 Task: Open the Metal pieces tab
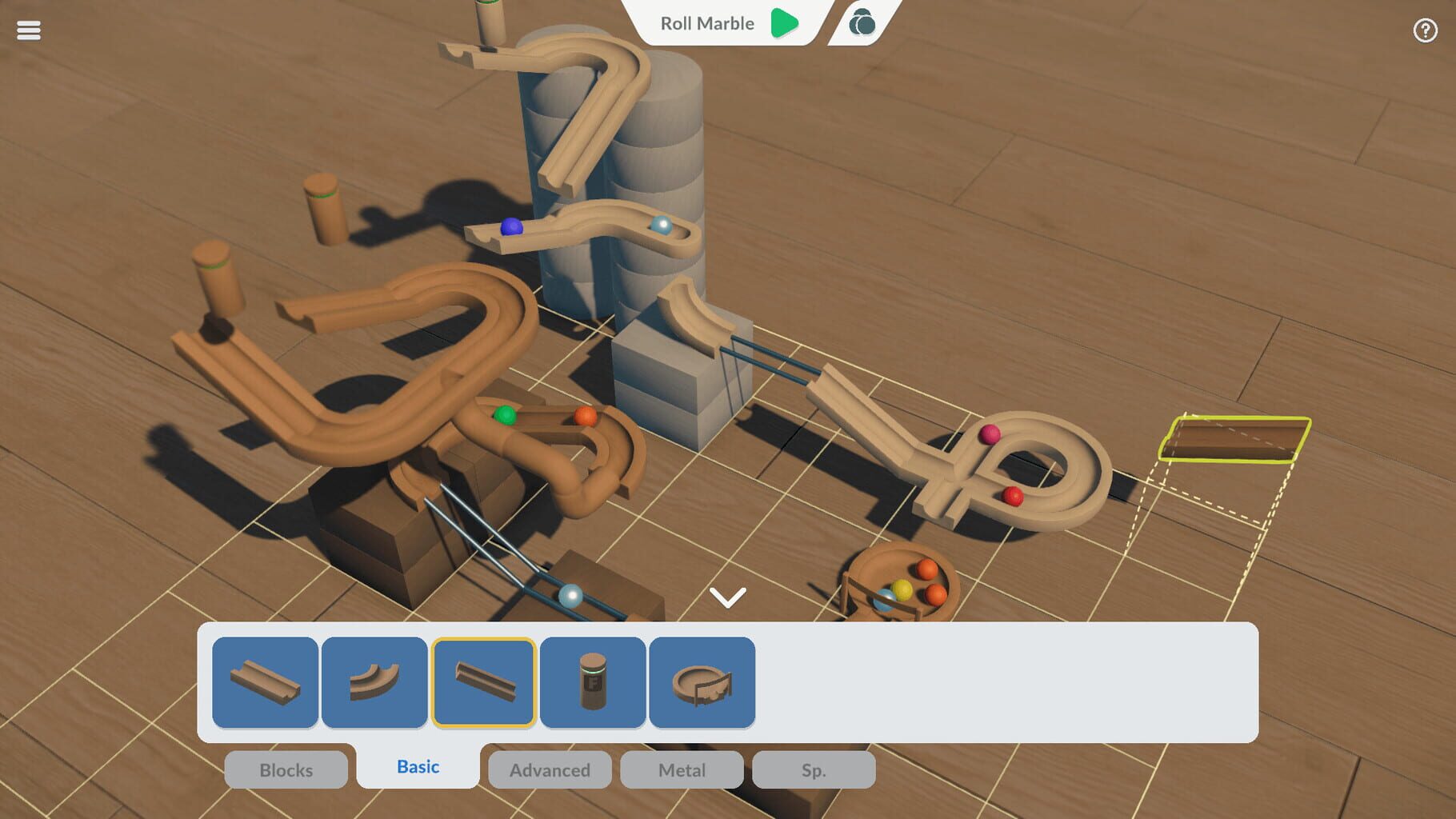(681, 769)
